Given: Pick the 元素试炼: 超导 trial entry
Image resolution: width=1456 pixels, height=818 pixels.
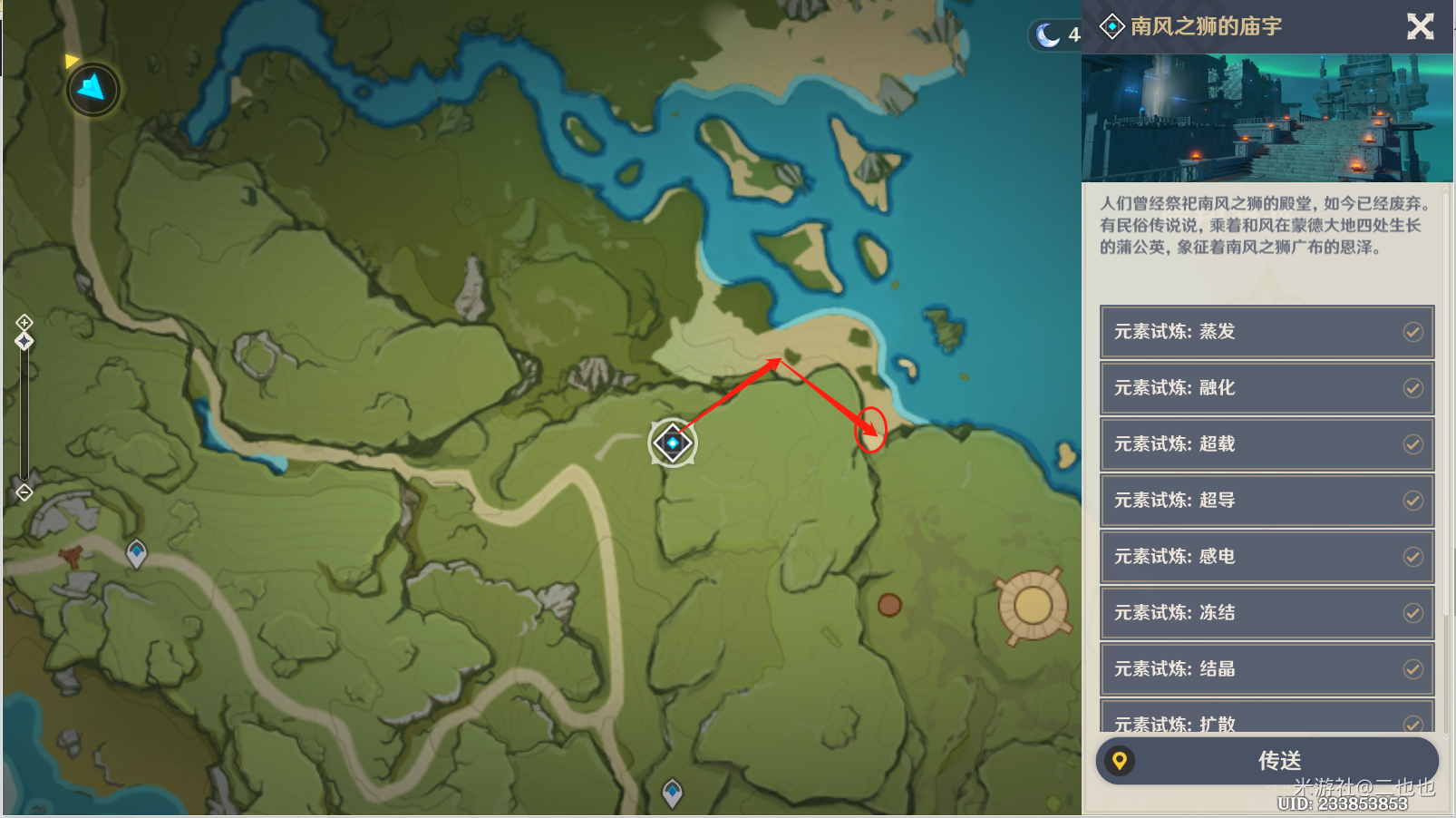Looking at the screenshot, I should (x=1267, y=501).
